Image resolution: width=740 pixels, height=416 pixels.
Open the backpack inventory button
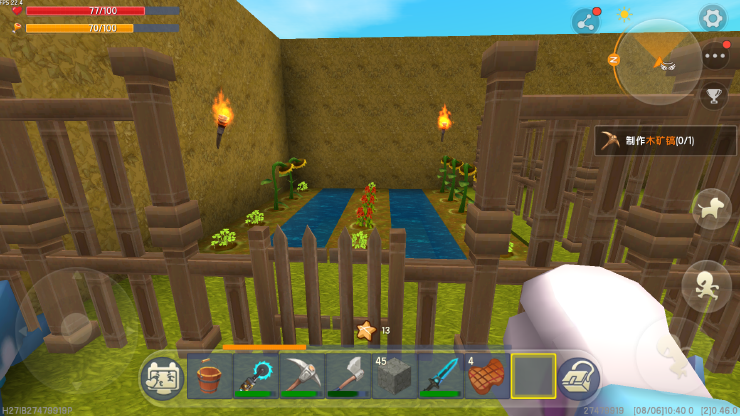[x=578, y=378]
